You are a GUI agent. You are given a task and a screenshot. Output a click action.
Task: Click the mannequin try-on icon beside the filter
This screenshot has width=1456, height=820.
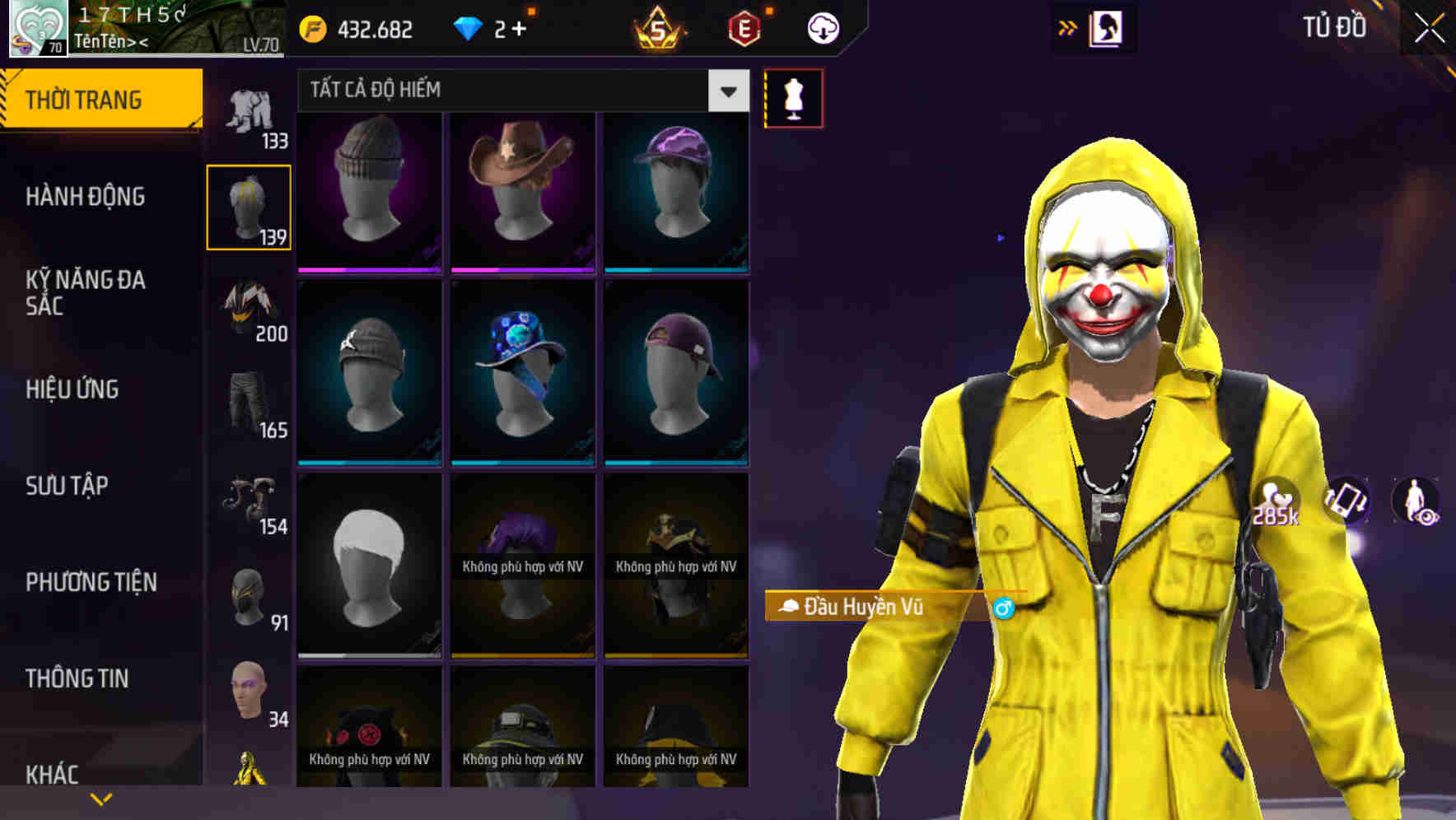[x=793, y=97]
